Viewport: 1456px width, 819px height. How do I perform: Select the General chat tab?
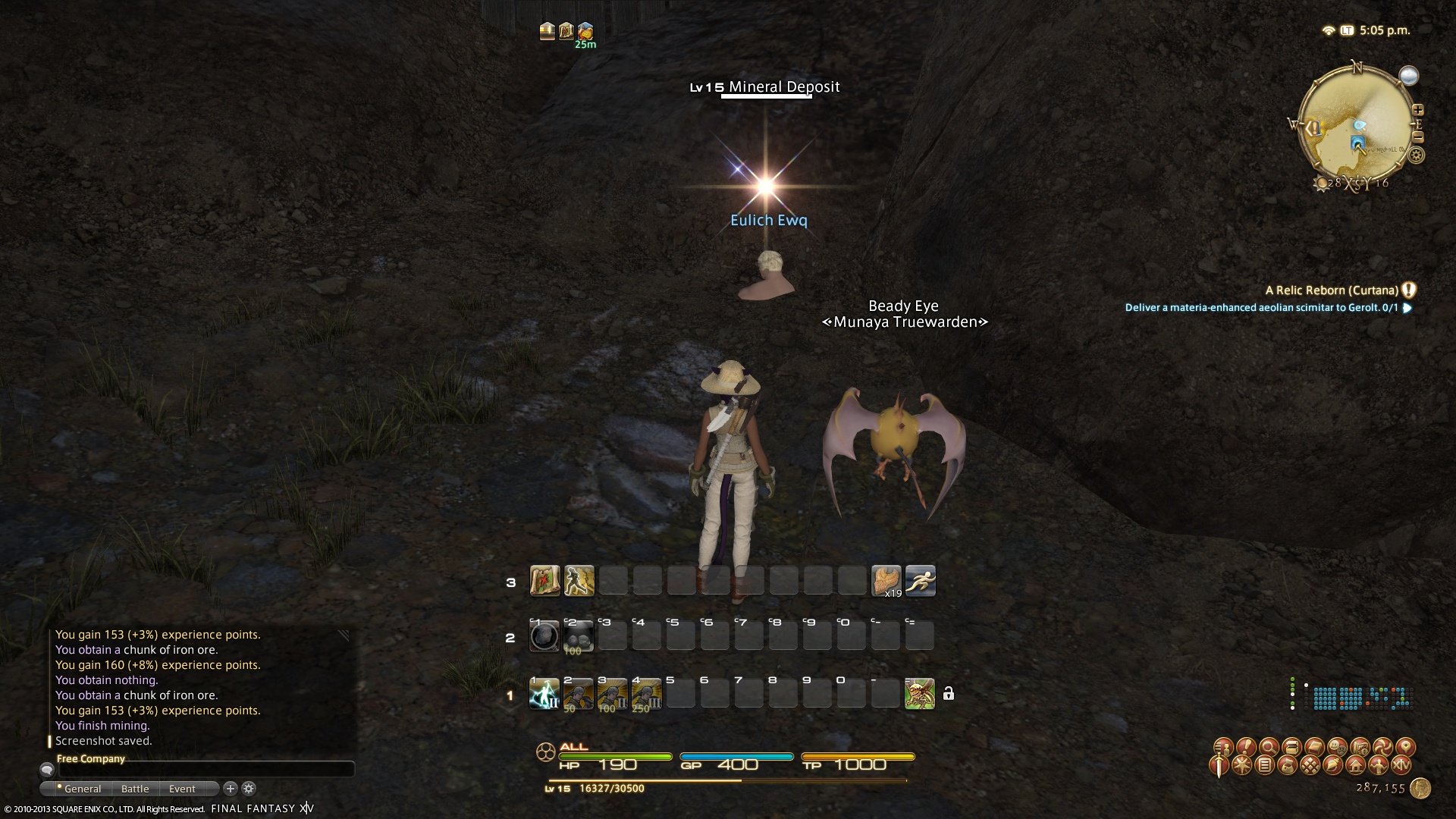(82, 789)
